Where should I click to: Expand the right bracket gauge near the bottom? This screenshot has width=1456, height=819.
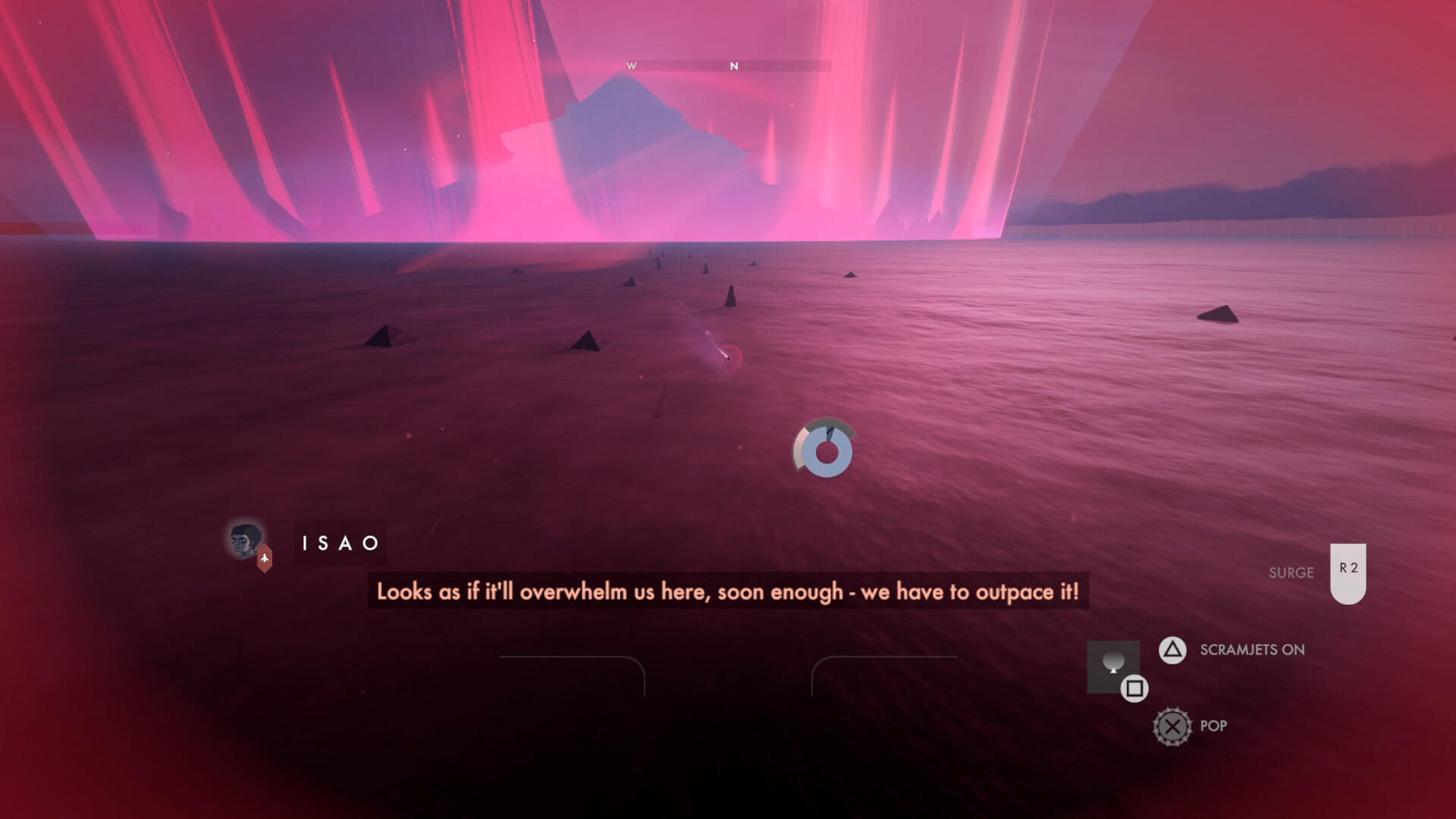(x=886, y=677)
